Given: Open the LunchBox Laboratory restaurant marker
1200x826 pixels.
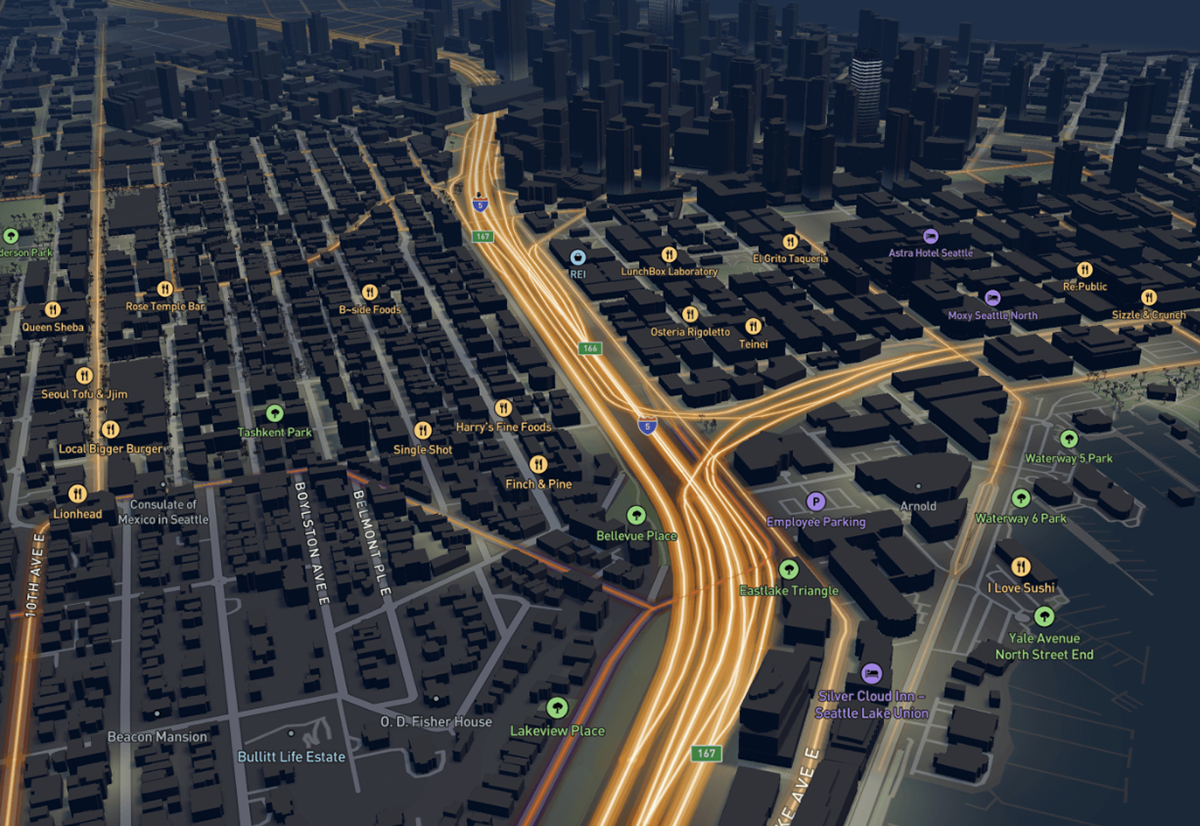Looking at the screenshot, I should (x=669, y=254).
